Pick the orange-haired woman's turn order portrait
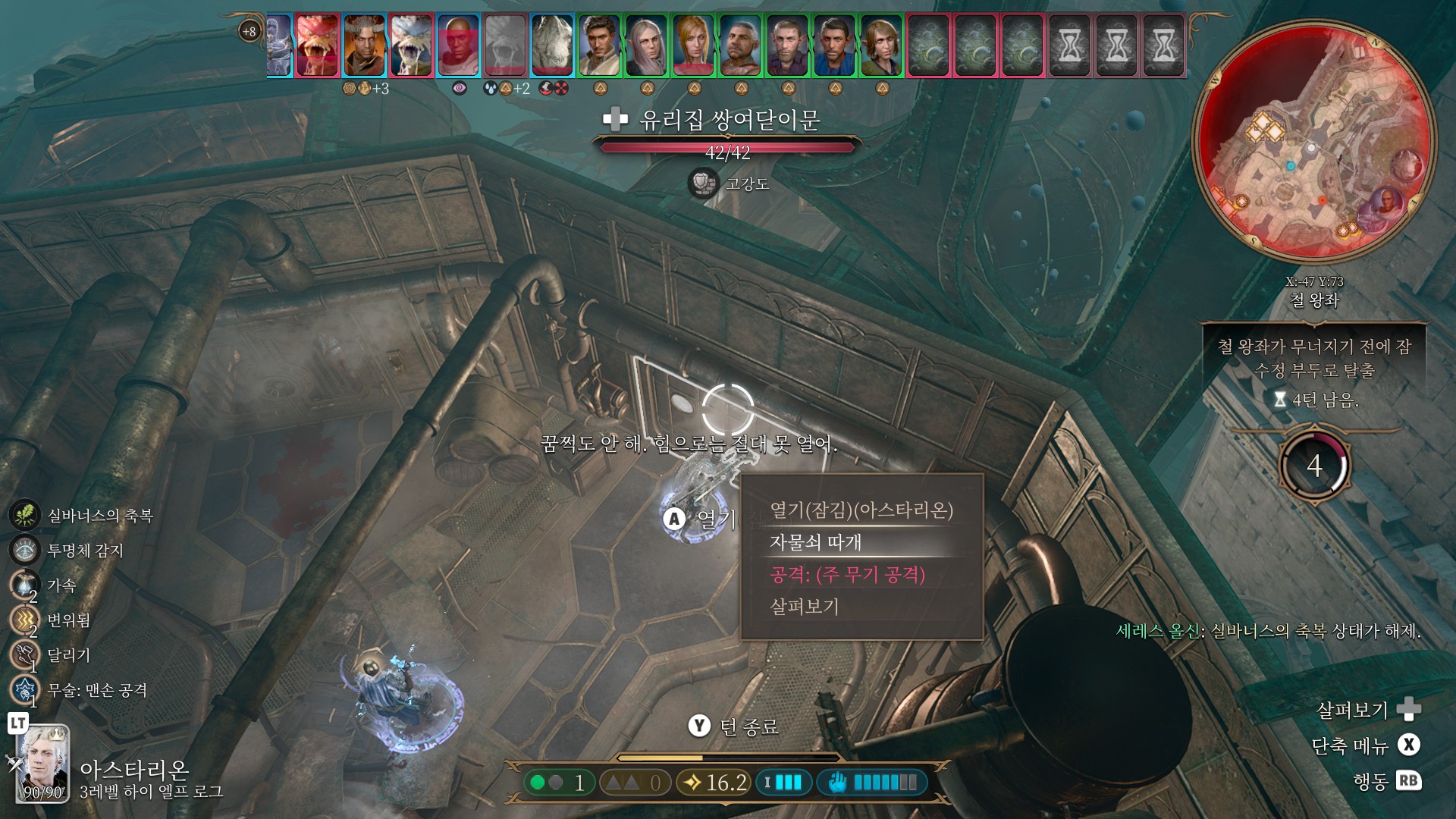1456x819 pixels. point(693,45)
